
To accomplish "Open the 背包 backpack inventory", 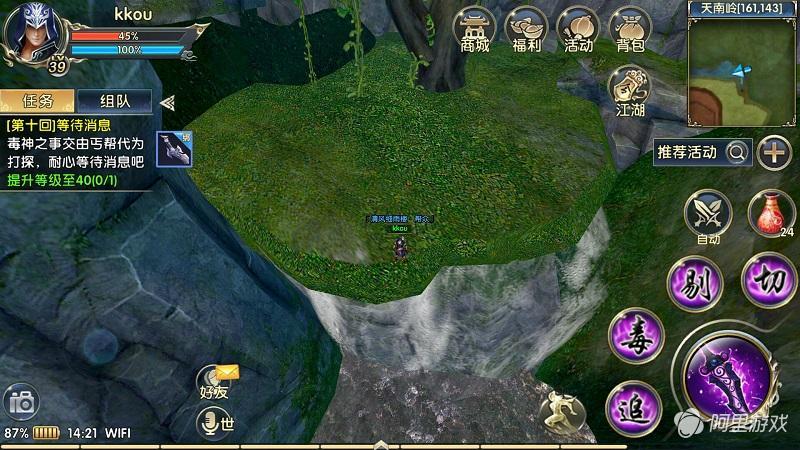I will pos(630,28).
